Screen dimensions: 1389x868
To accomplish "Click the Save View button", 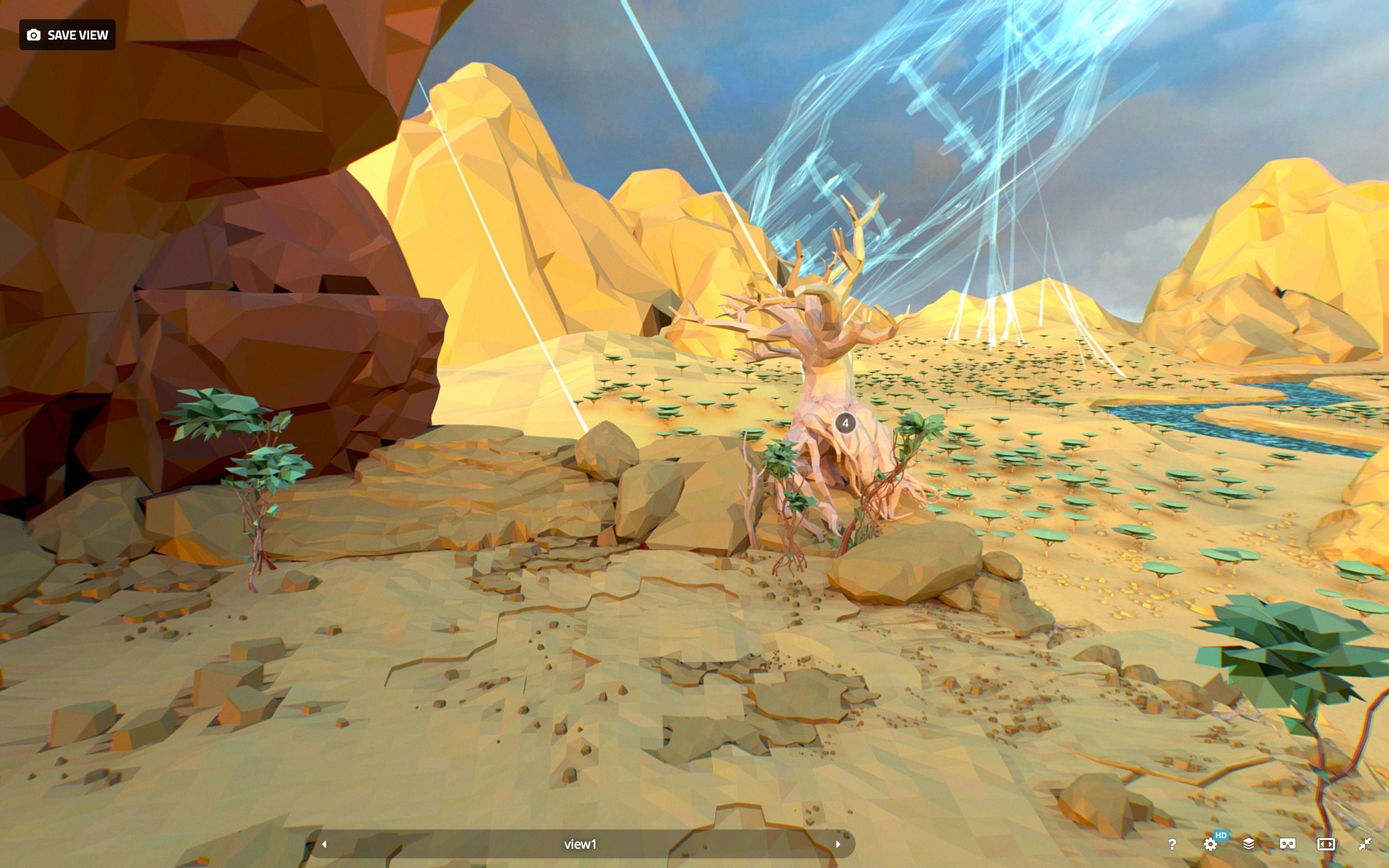I will click(67, 35).
